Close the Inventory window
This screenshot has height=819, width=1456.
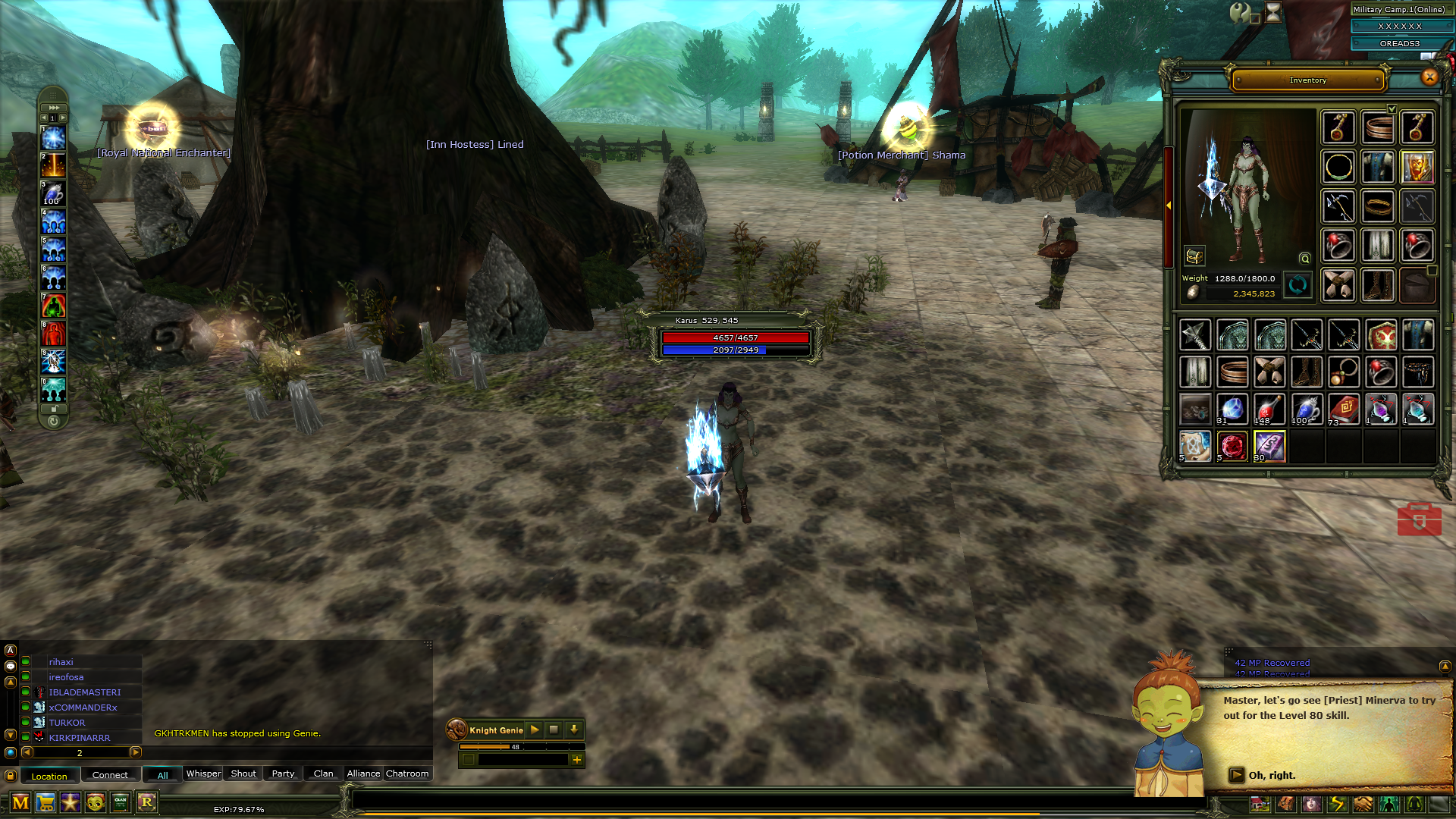coord(1429,77)
